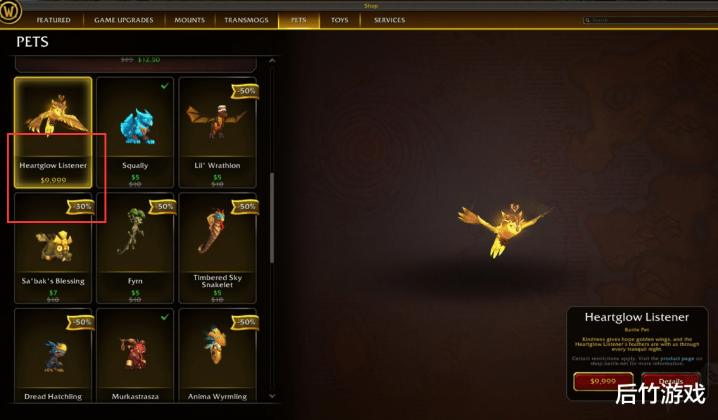Show the Mounts category

click(x=189, y=20)
